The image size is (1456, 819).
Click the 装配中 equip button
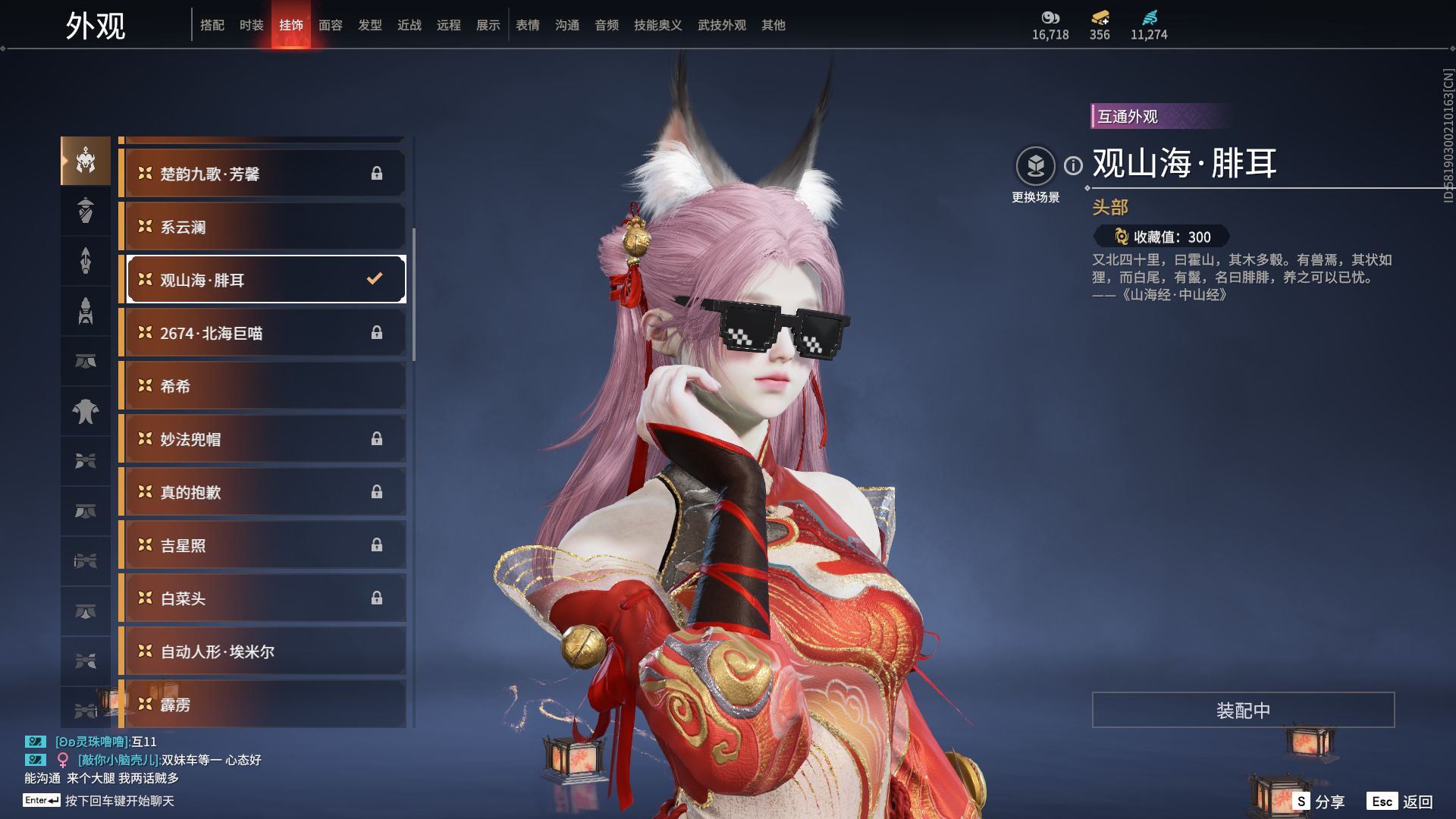coord(1243,710)
